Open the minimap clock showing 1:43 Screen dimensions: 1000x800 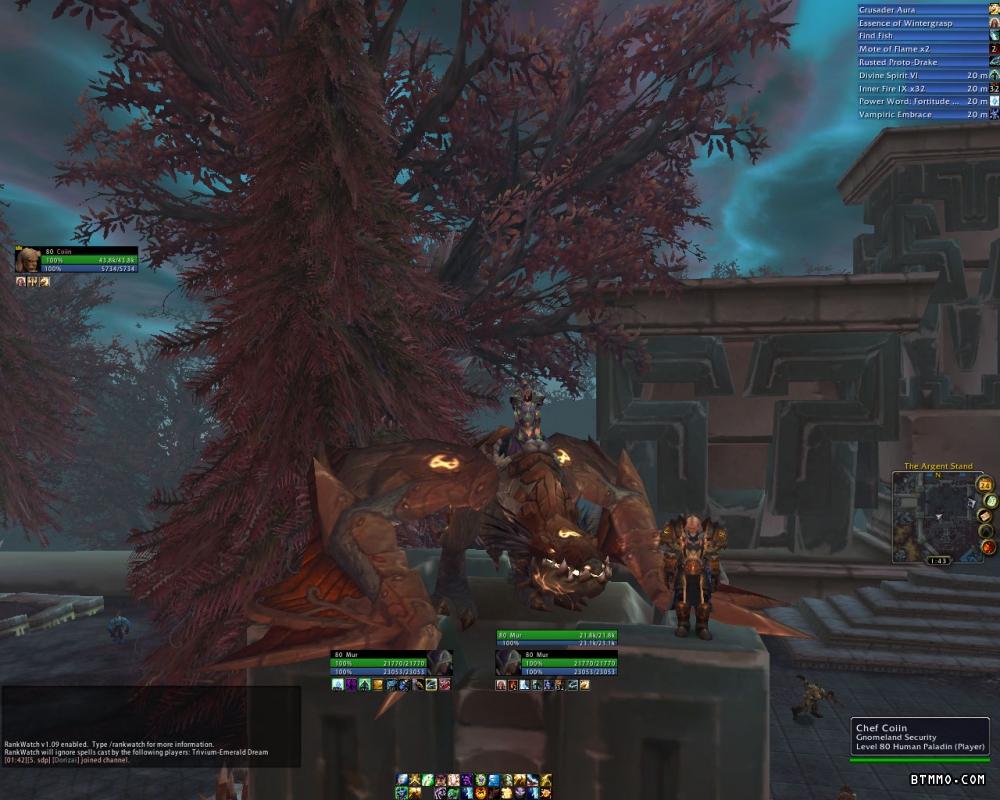point(938,561)
